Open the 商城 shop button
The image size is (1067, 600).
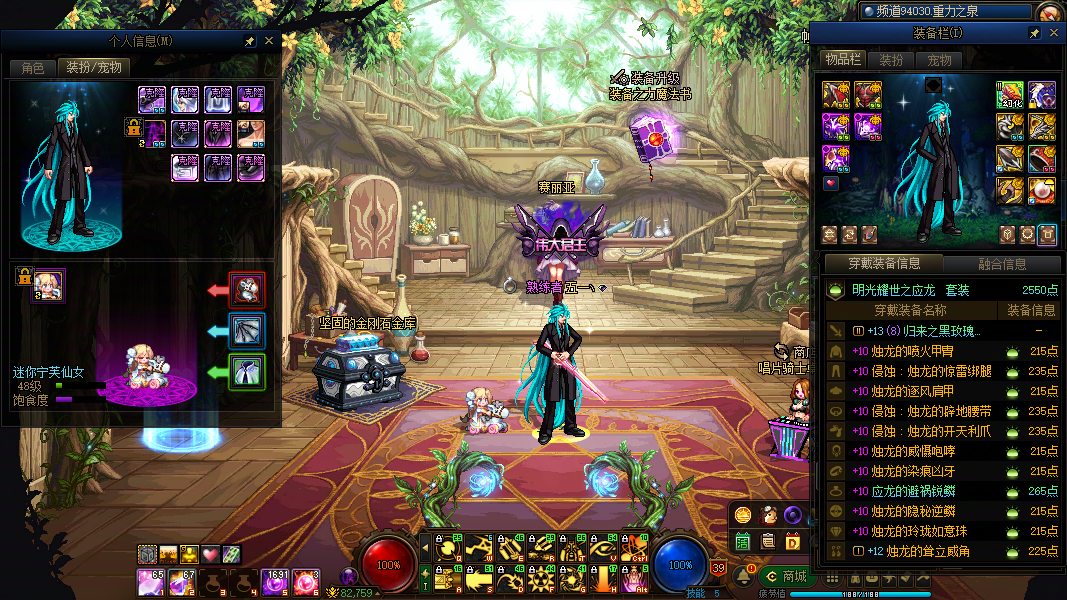[x=785, y=576]
